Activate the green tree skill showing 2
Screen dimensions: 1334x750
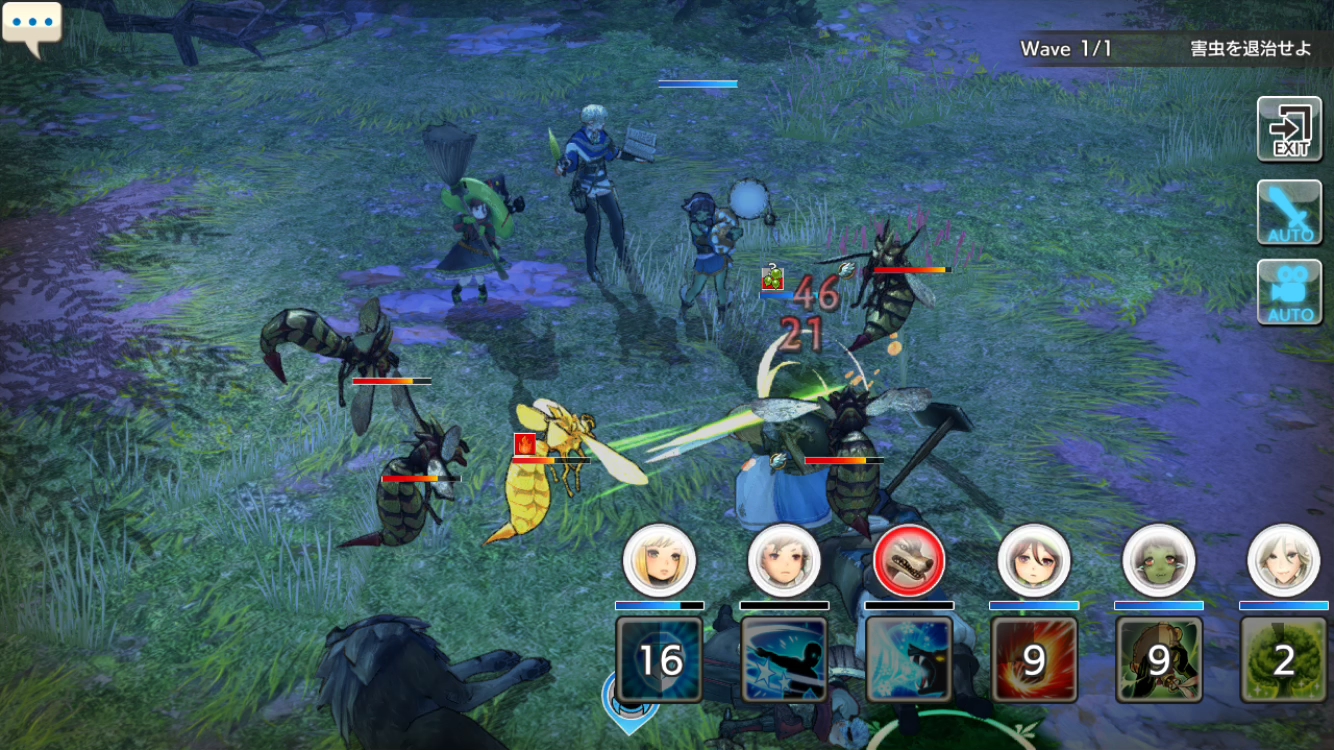click(1284, 659)
